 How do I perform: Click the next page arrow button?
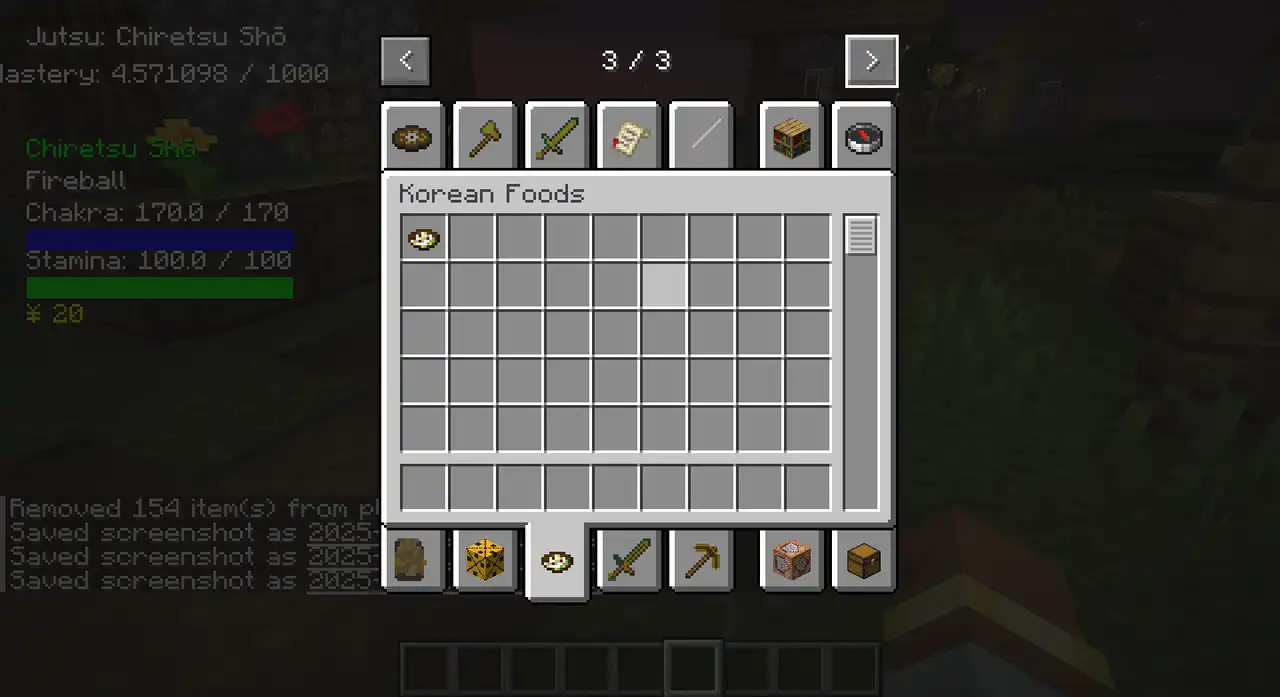(x=871, y=61)
